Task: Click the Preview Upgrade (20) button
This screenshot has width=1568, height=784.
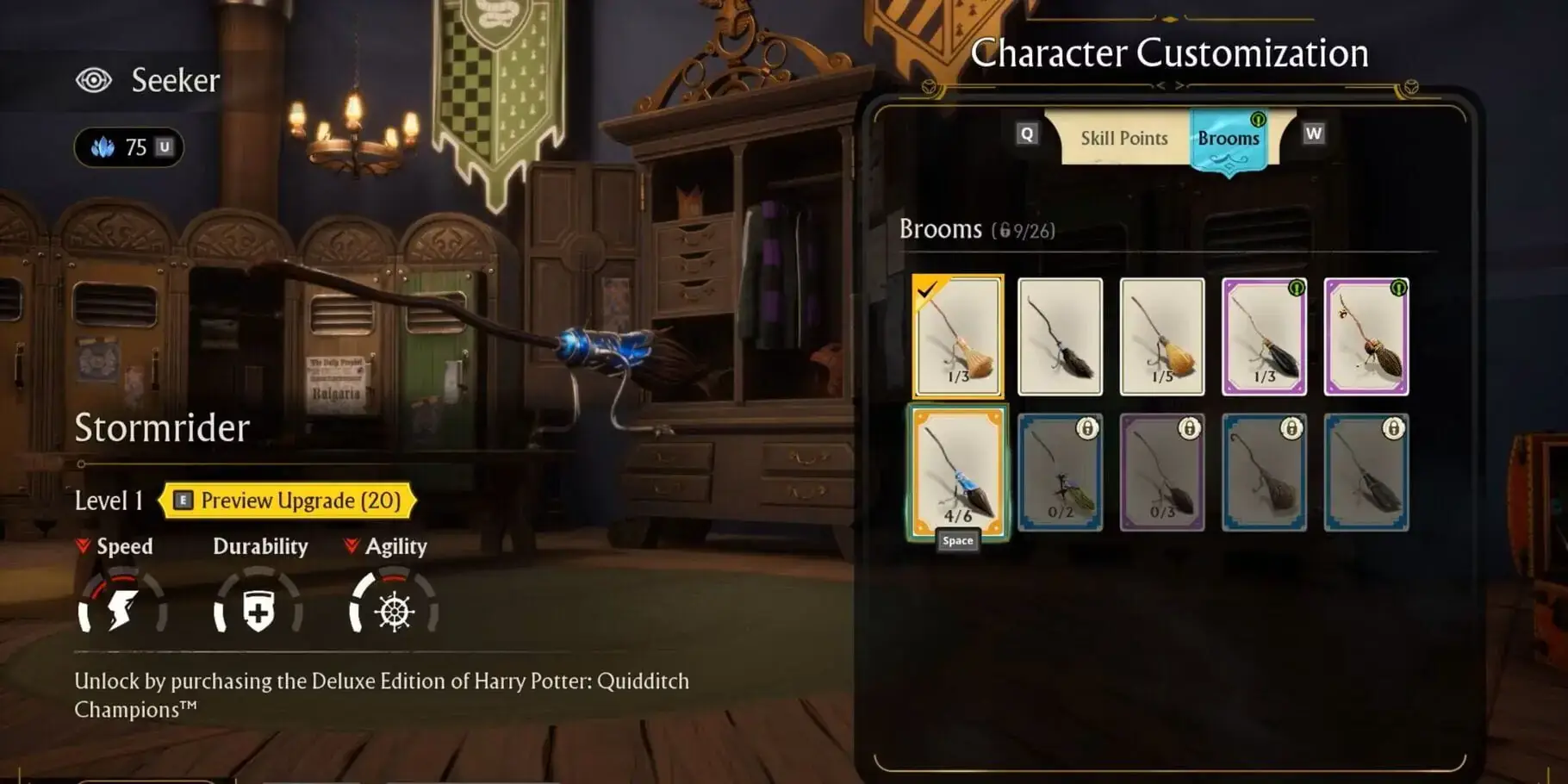Action: (289, 501)
